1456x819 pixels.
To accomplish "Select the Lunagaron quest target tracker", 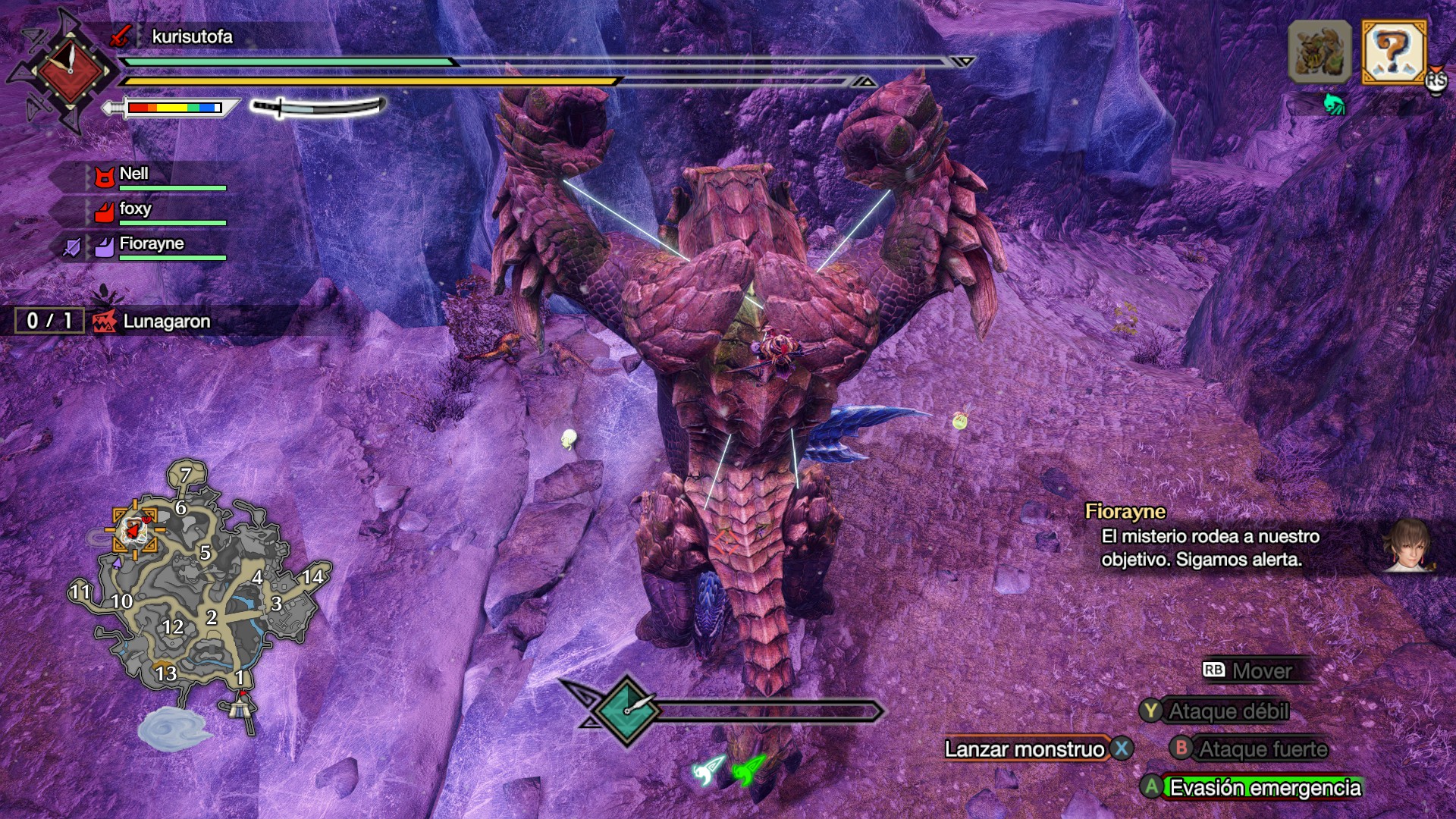I will (x=165, y=322).
